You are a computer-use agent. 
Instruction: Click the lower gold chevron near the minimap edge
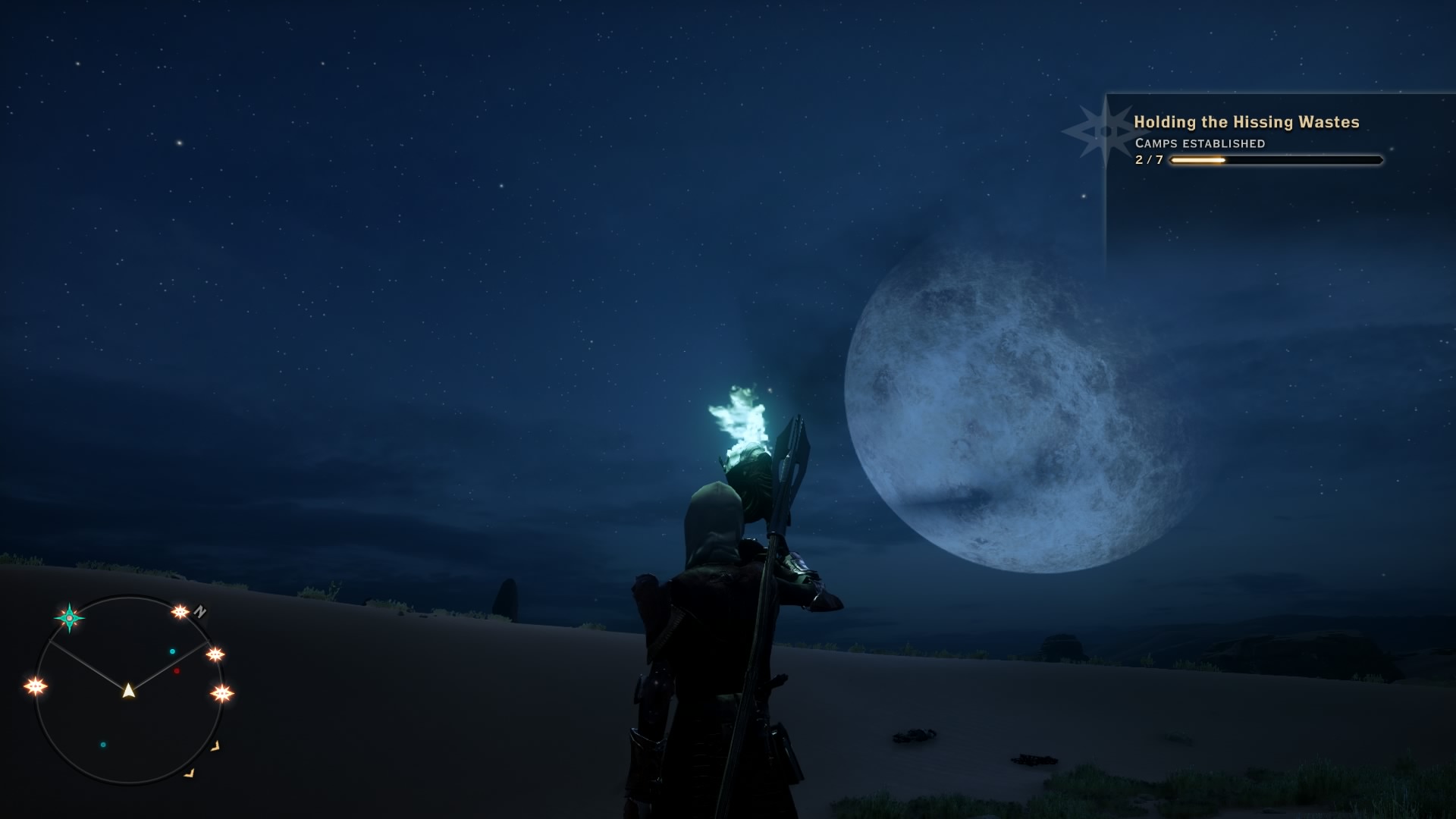coord(190,773)
